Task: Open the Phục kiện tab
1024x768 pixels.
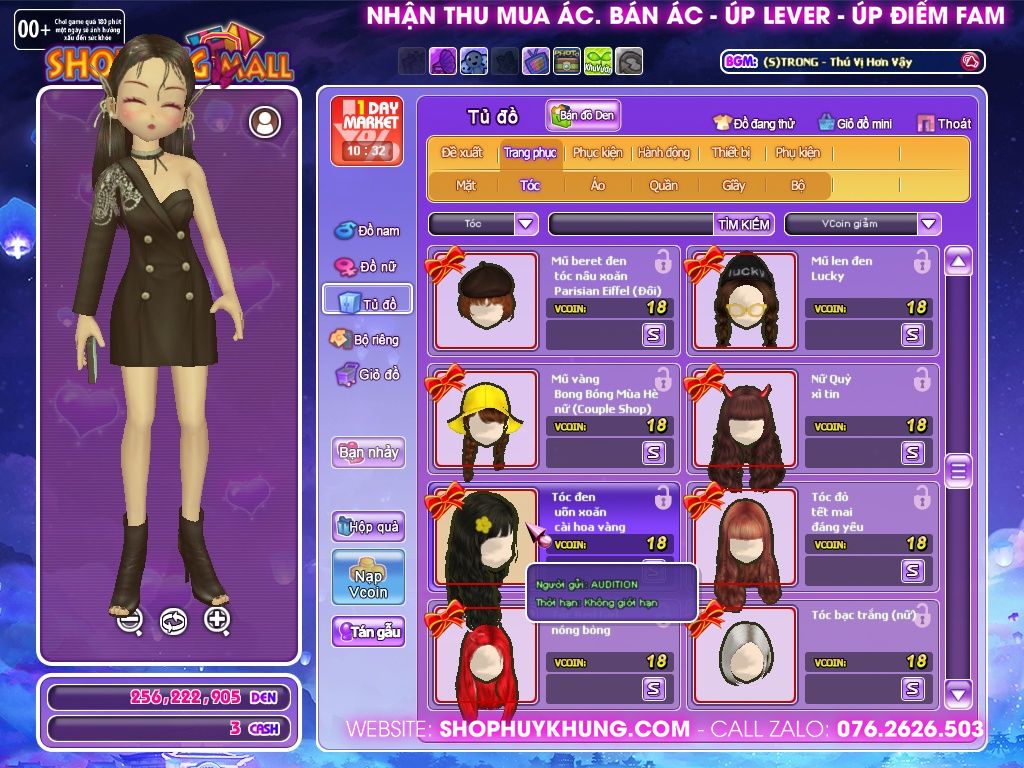Action: pos(597,153)
